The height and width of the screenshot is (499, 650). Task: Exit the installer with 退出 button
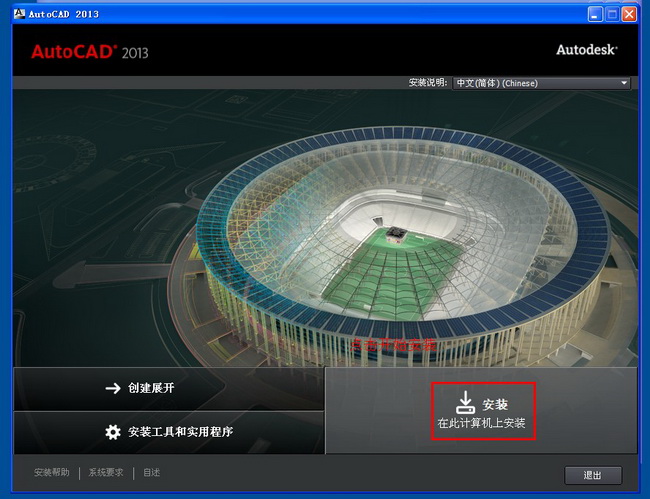pos(593,475)
